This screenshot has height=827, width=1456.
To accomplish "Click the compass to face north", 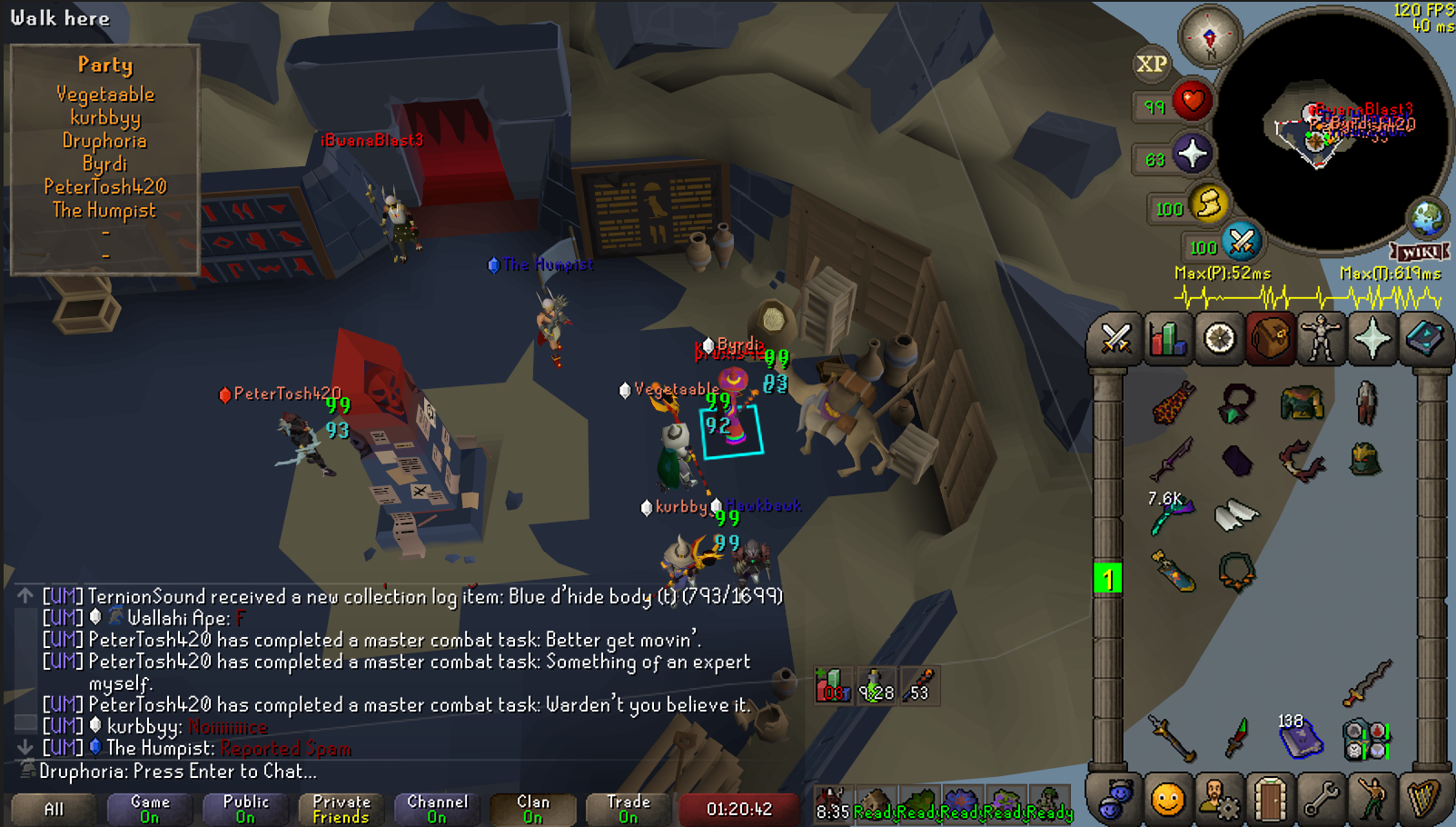I will pos(1209,38).
